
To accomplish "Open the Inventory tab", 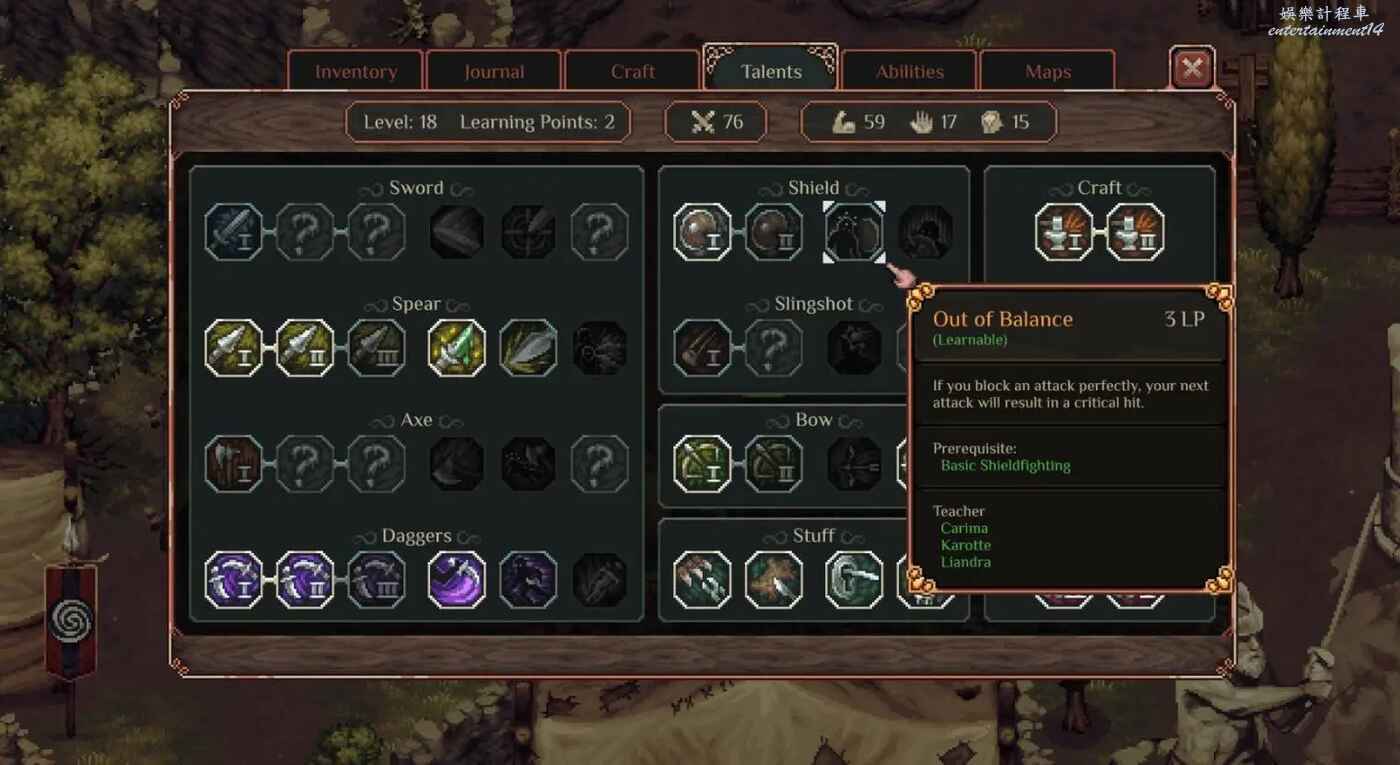I will [x=356, y=72].
